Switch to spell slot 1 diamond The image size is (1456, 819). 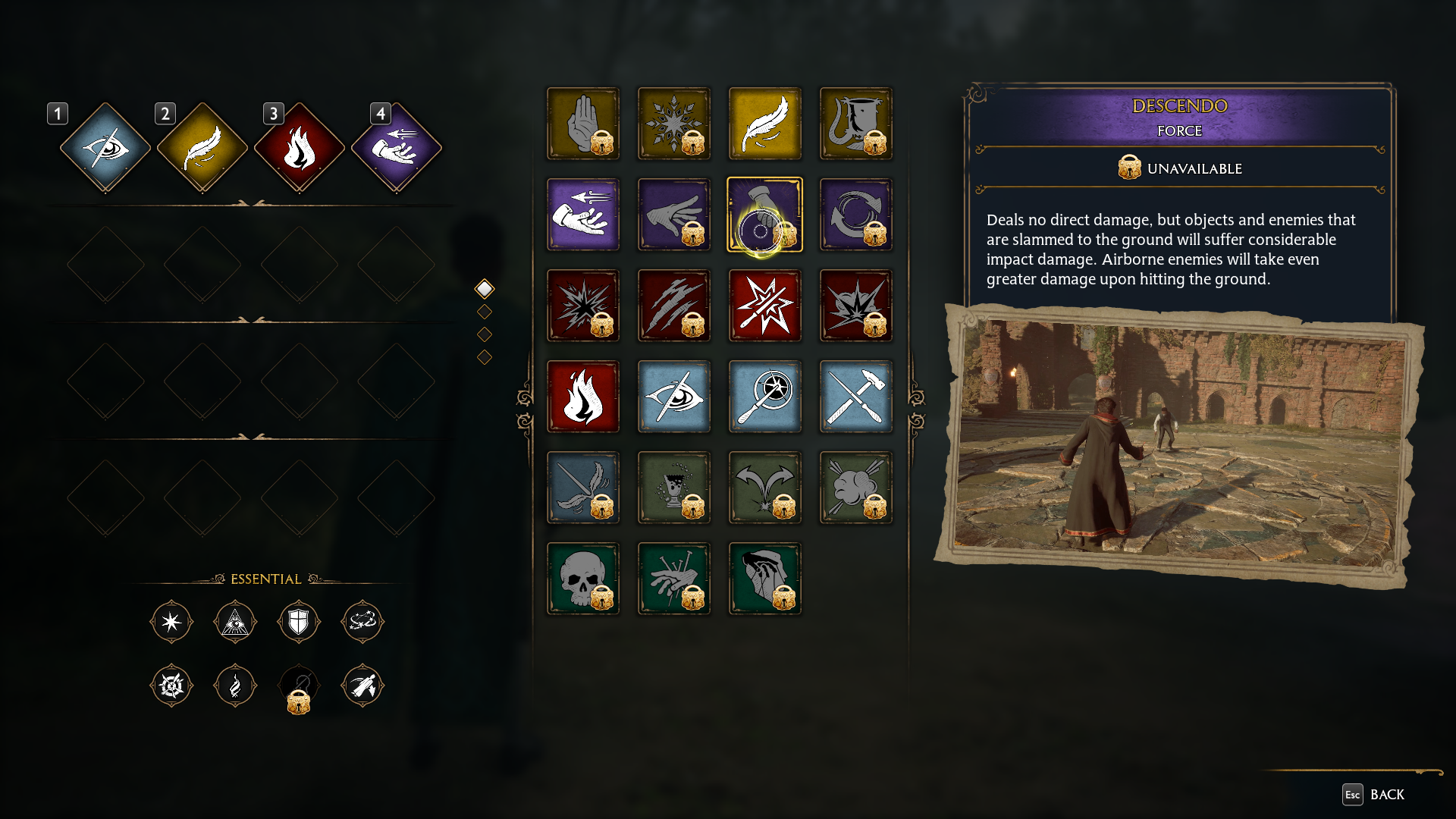coord(106,146)
